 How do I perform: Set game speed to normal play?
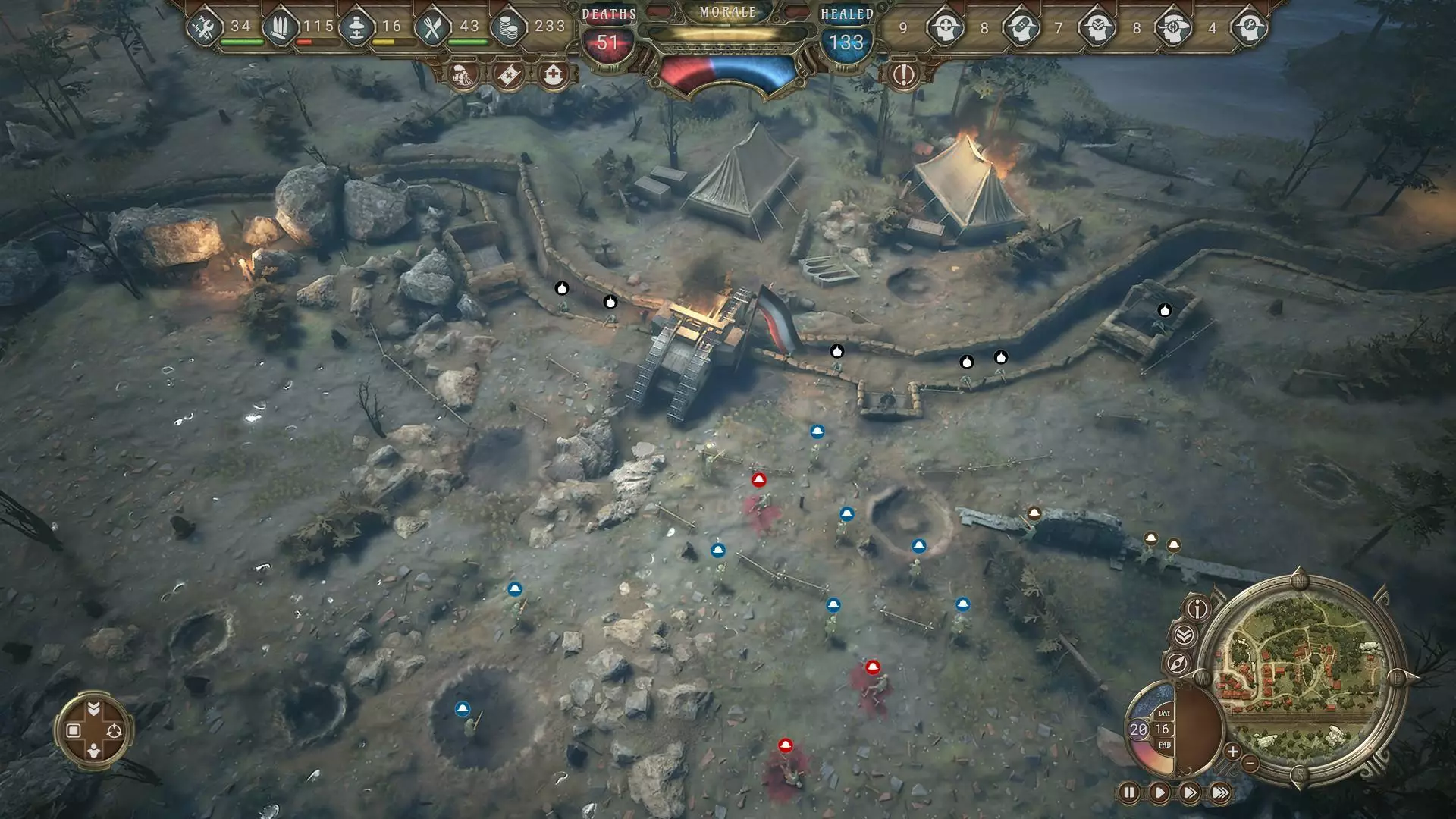click(1159, 793)
